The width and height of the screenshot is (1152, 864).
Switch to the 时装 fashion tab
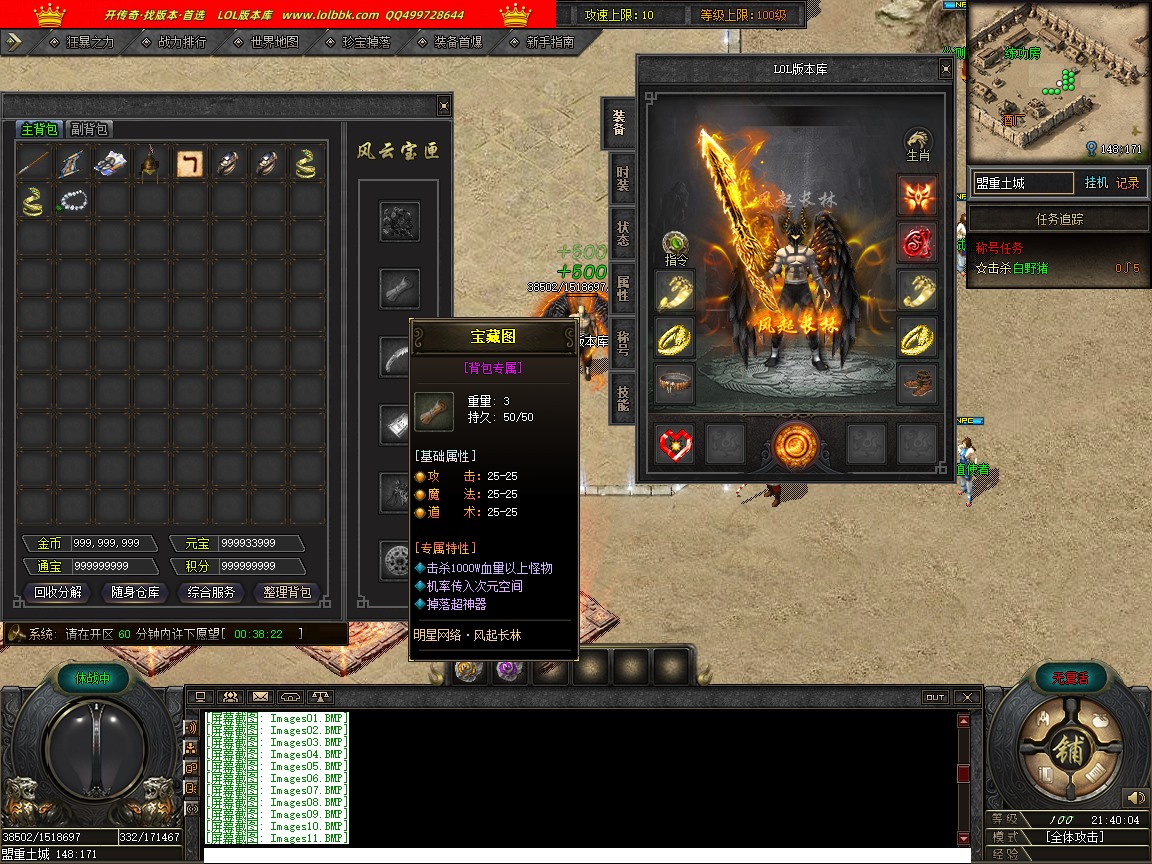(x=622, y=180)
